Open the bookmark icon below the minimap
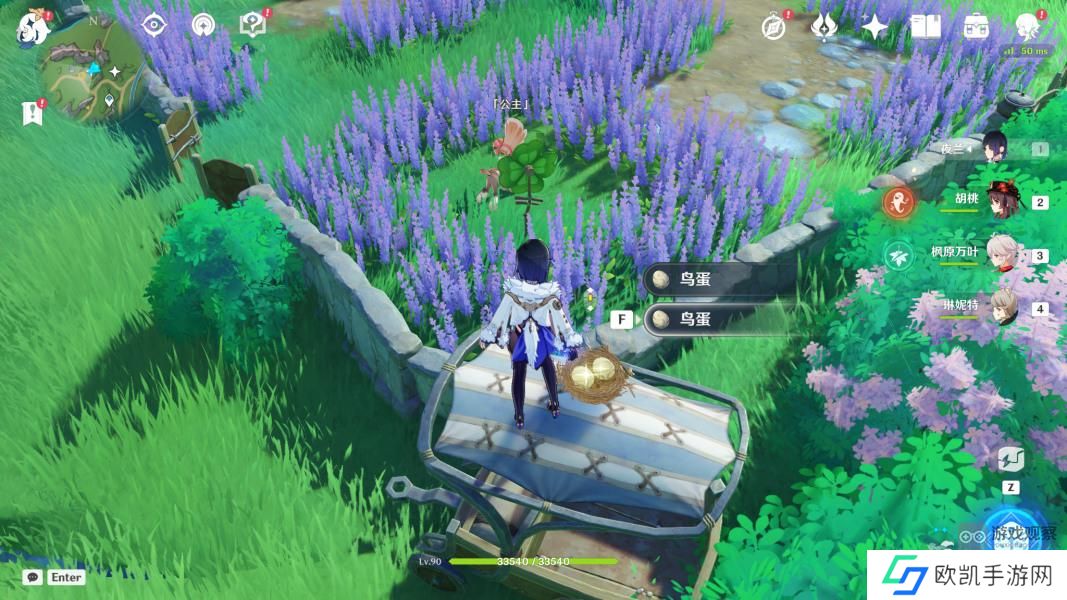 32,113
